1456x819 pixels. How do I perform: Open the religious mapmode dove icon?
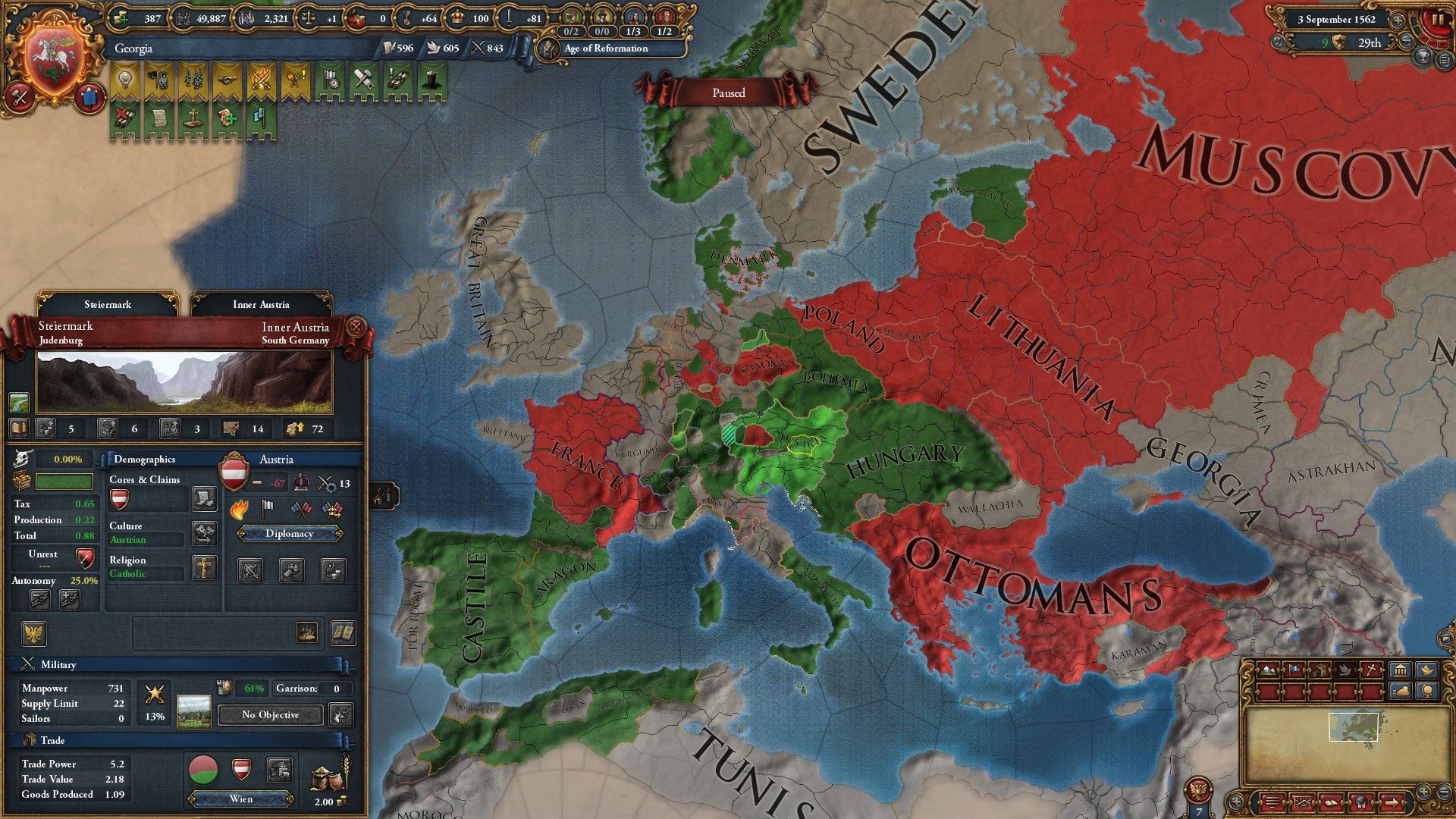[x=1346, y=670]
